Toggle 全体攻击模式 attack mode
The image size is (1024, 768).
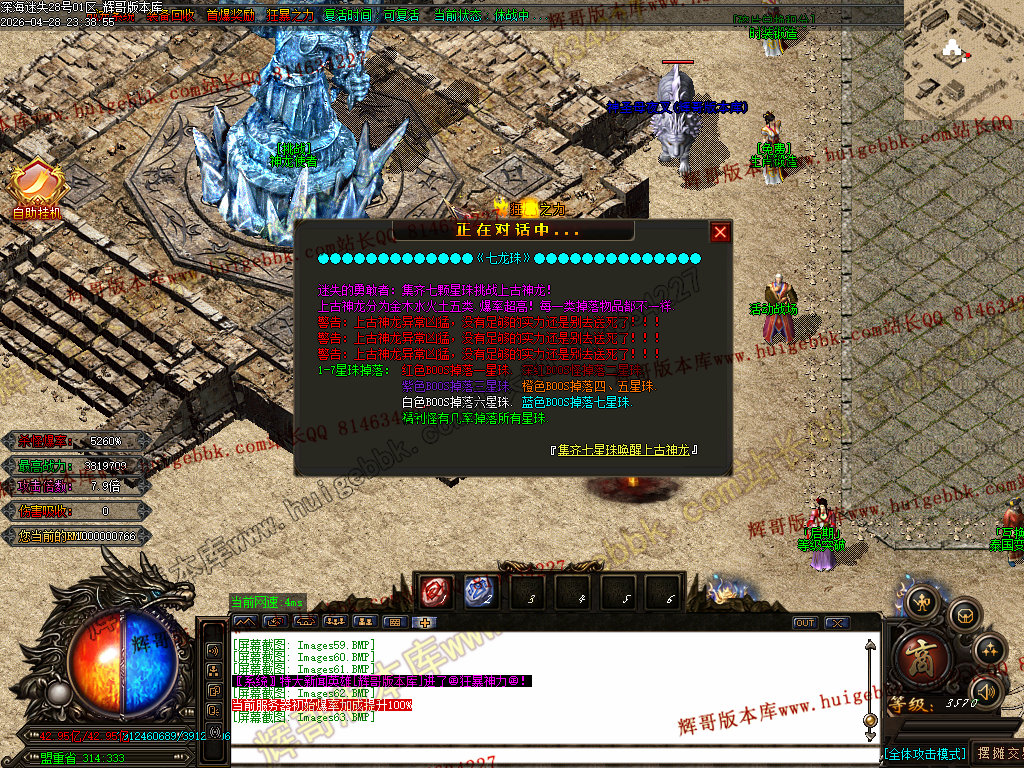point(925,753)
